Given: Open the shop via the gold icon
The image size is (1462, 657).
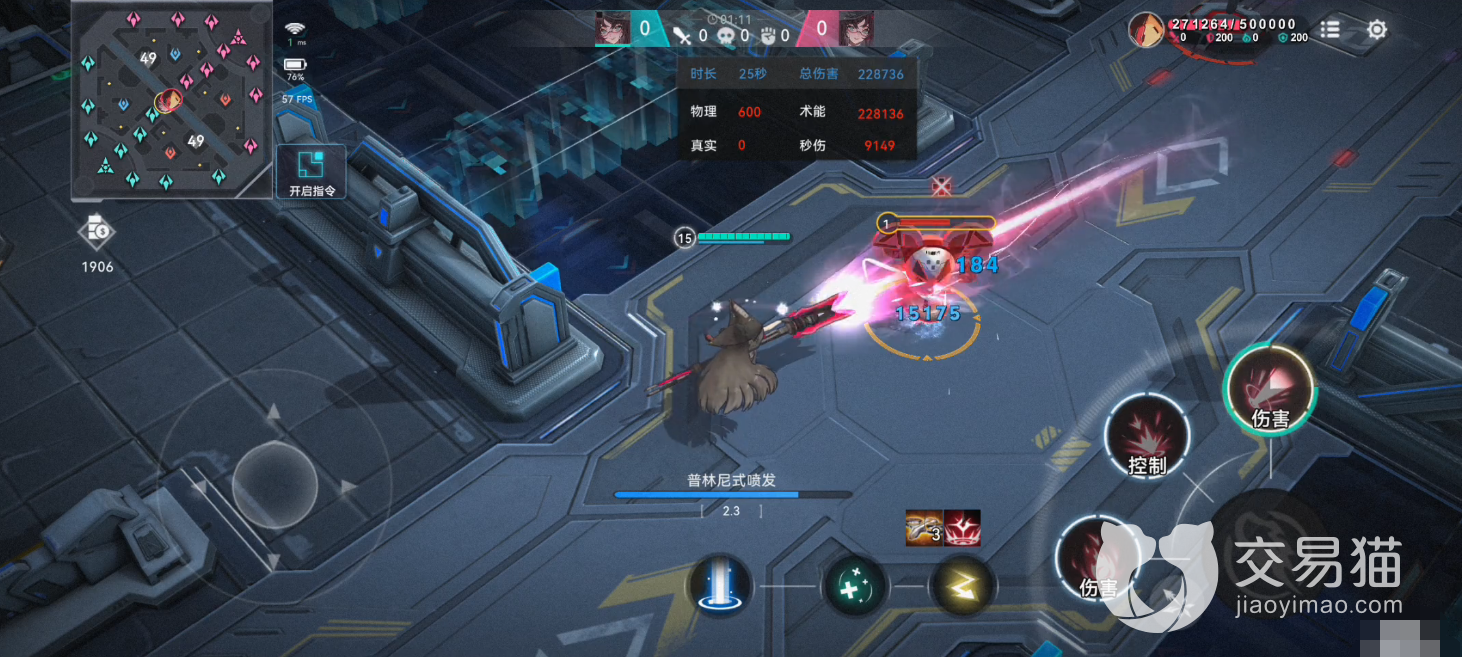Looking at the screenshot, I should (x=97, y=232).
